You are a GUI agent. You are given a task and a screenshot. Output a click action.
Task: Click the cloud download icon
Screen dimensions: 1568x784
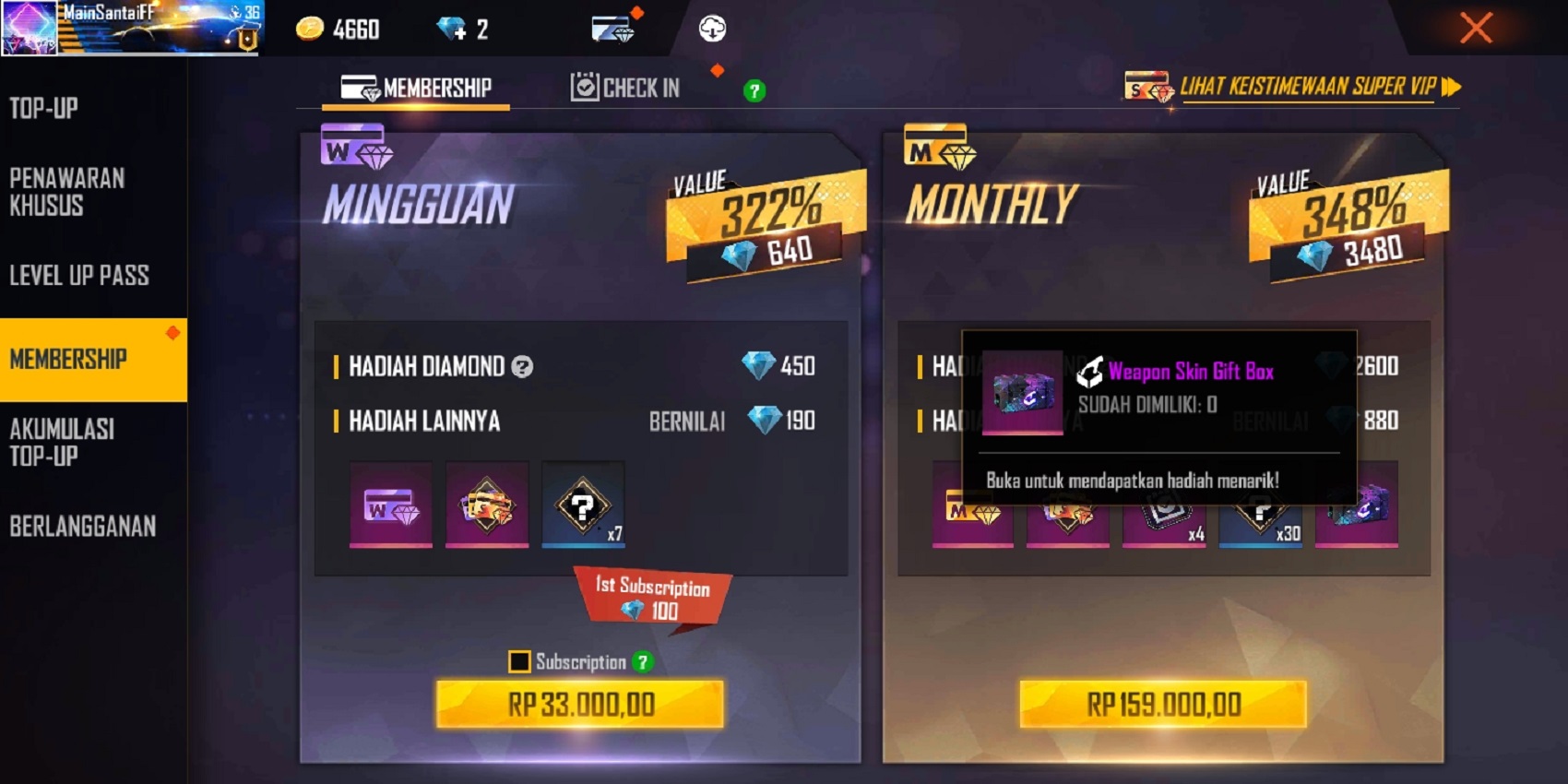tap(710, 29)
